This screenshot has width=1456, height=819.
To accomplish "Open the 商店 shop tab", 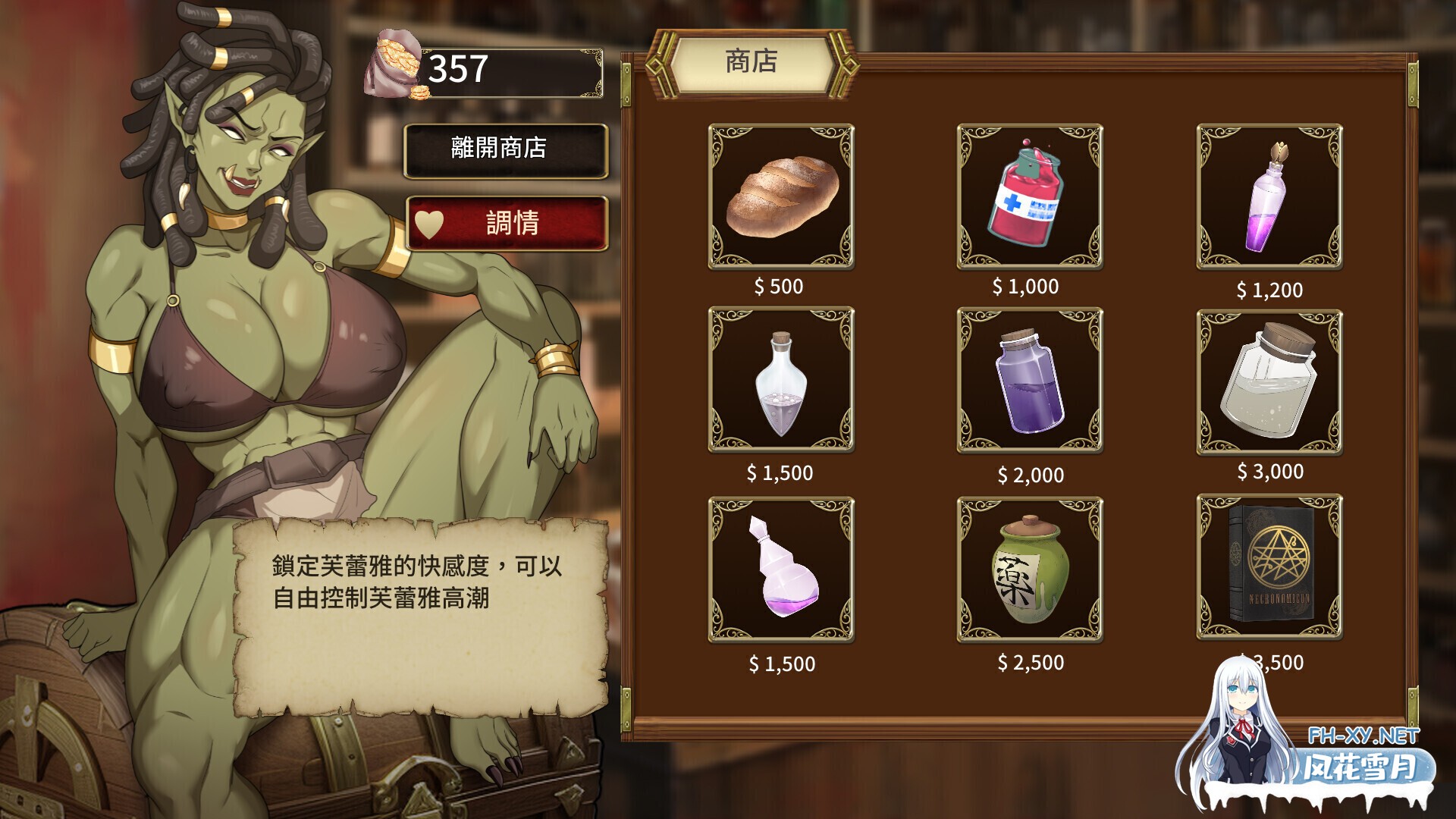I will [751, 62].
